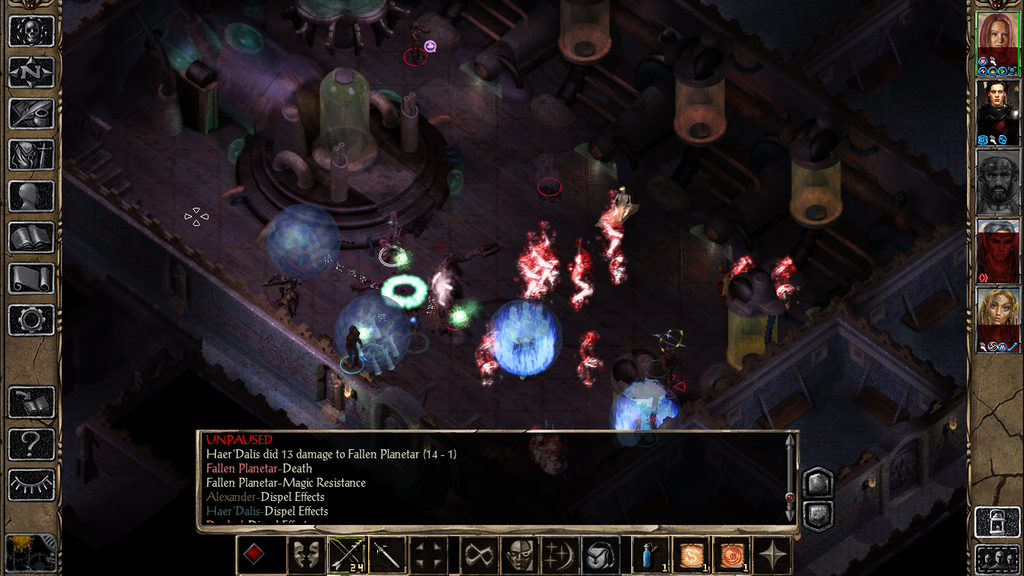1024x576 pixels.
Task: Open the character record bust icon
Action: (x=31, y=195)
